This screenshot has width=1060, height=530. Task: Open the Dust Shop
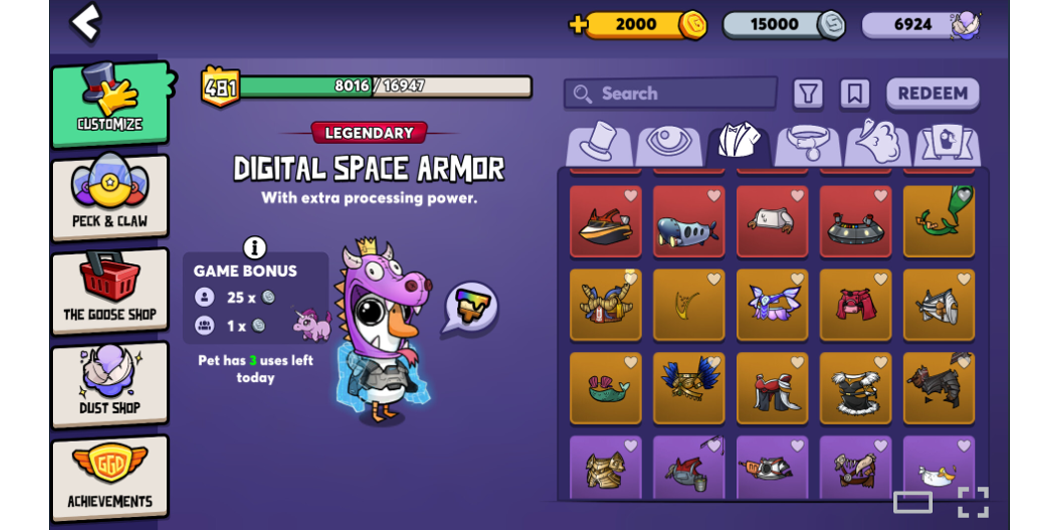[110, 384]
